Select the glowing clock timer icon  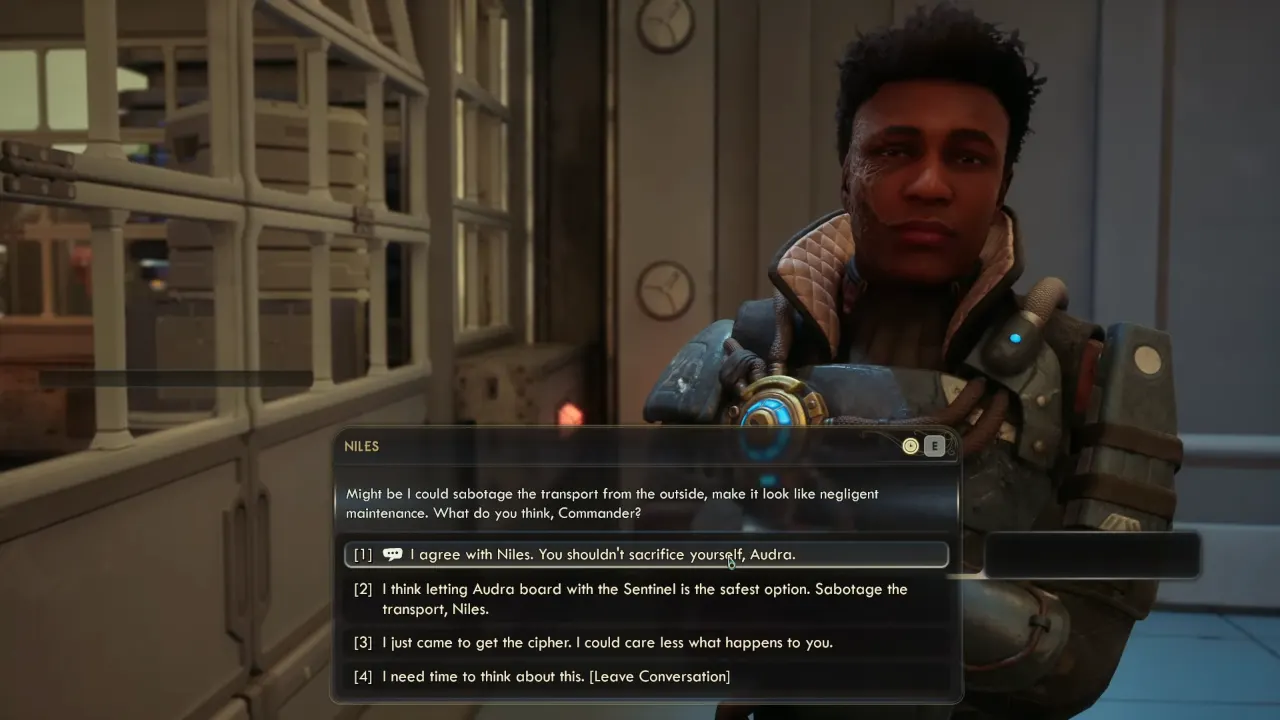910,446
